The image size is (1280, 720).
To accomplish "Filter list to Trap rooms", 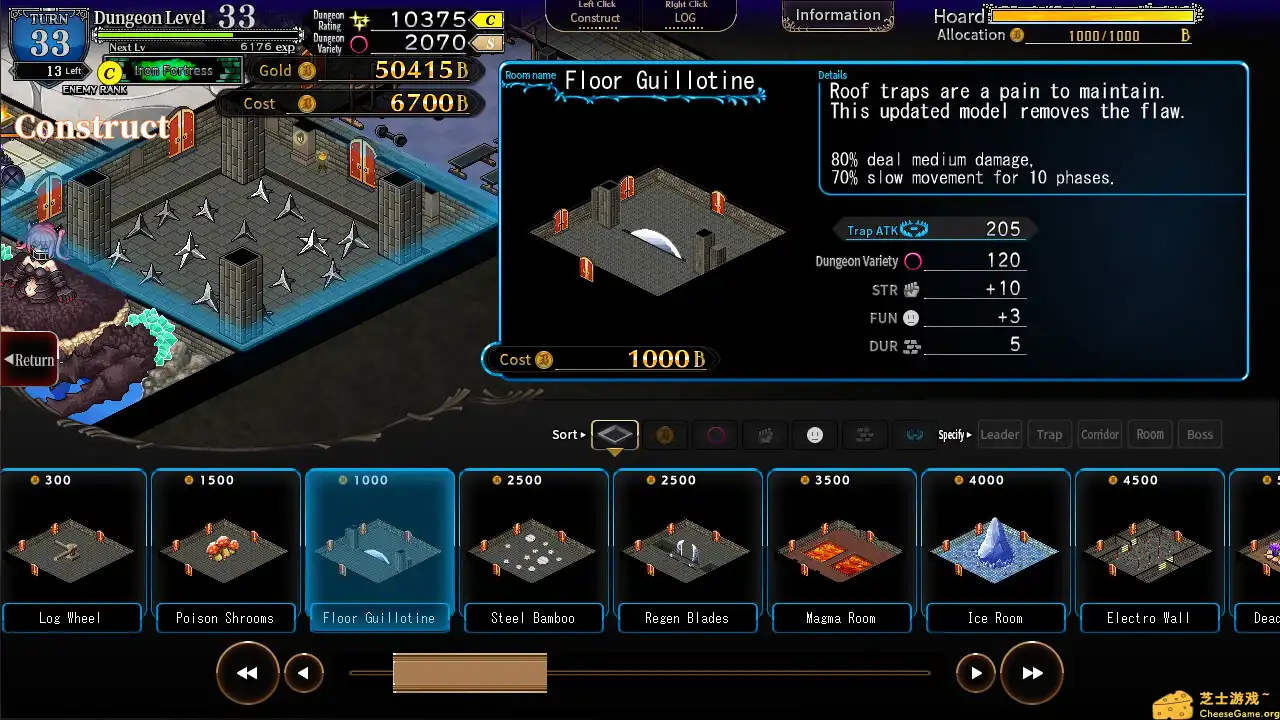I will [x=1049, y=435].
